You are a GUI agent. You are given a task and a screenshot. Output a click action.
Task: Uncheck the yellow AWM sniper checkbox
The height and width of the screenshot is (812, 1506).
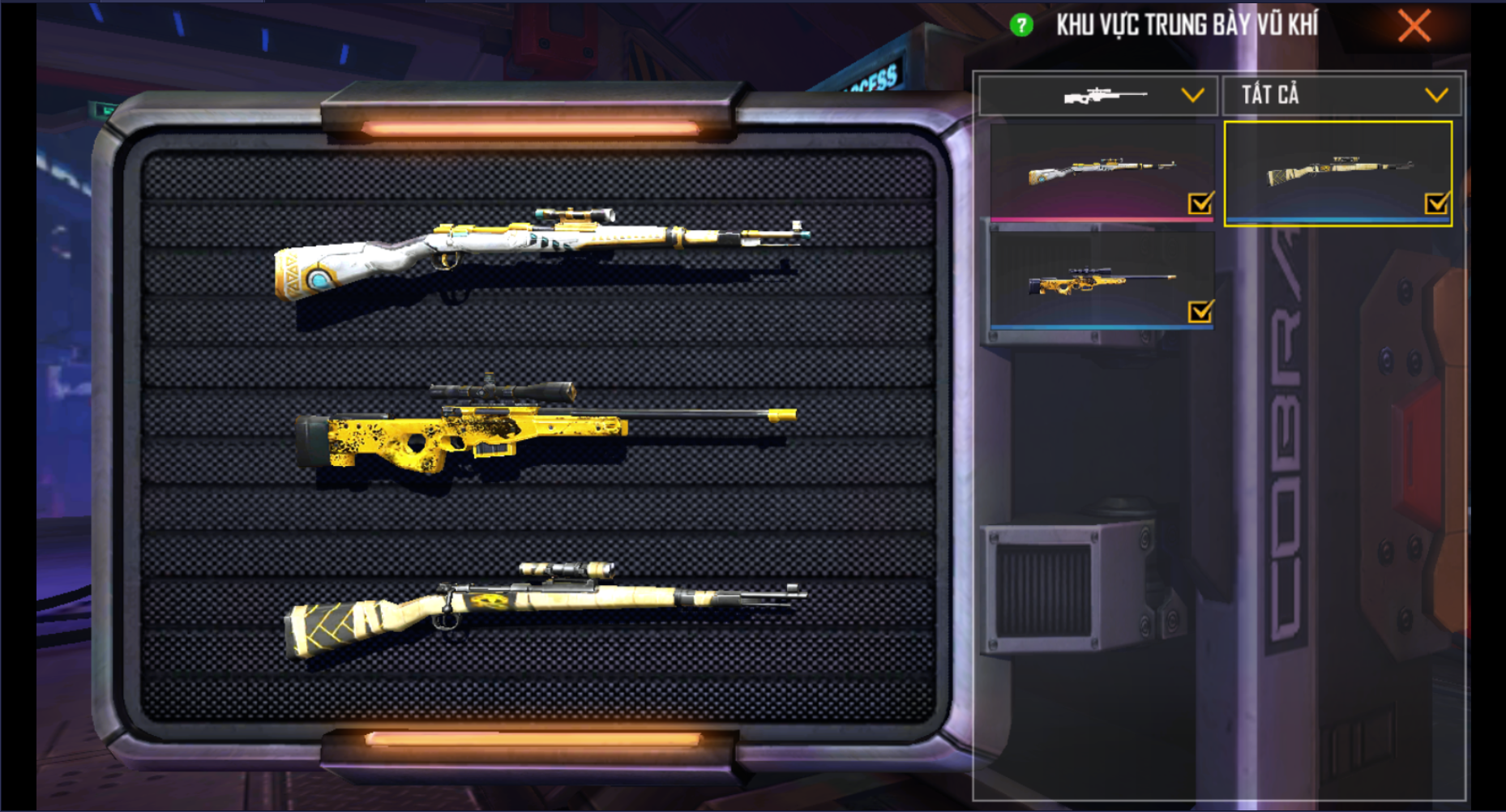pyautogui.click(x=1200, y=311)
